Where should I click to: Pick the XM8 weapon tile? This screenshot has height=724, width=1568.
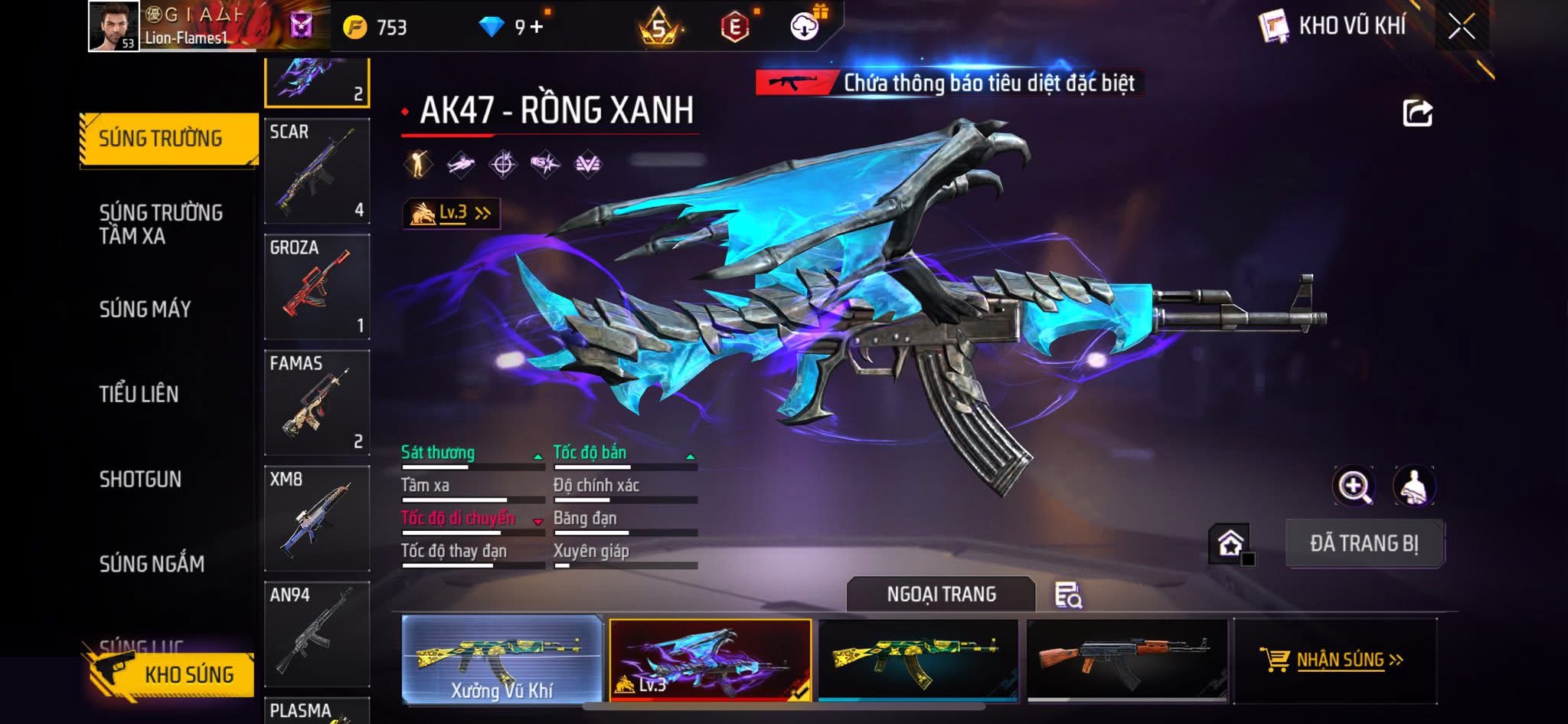(x=317, y=518)
